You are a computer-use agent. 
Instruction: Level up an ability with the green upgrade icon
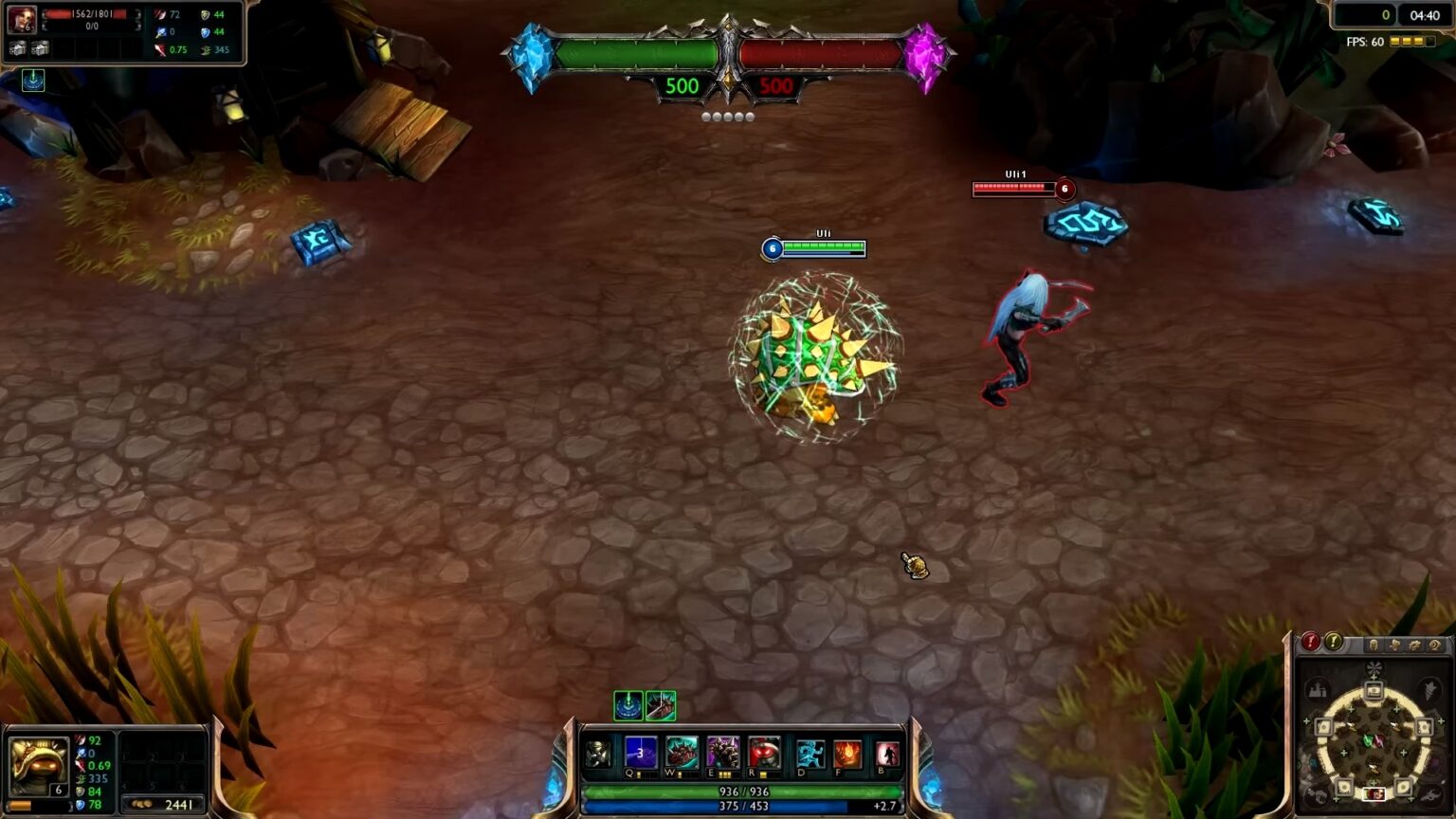(x=661, y=707)
